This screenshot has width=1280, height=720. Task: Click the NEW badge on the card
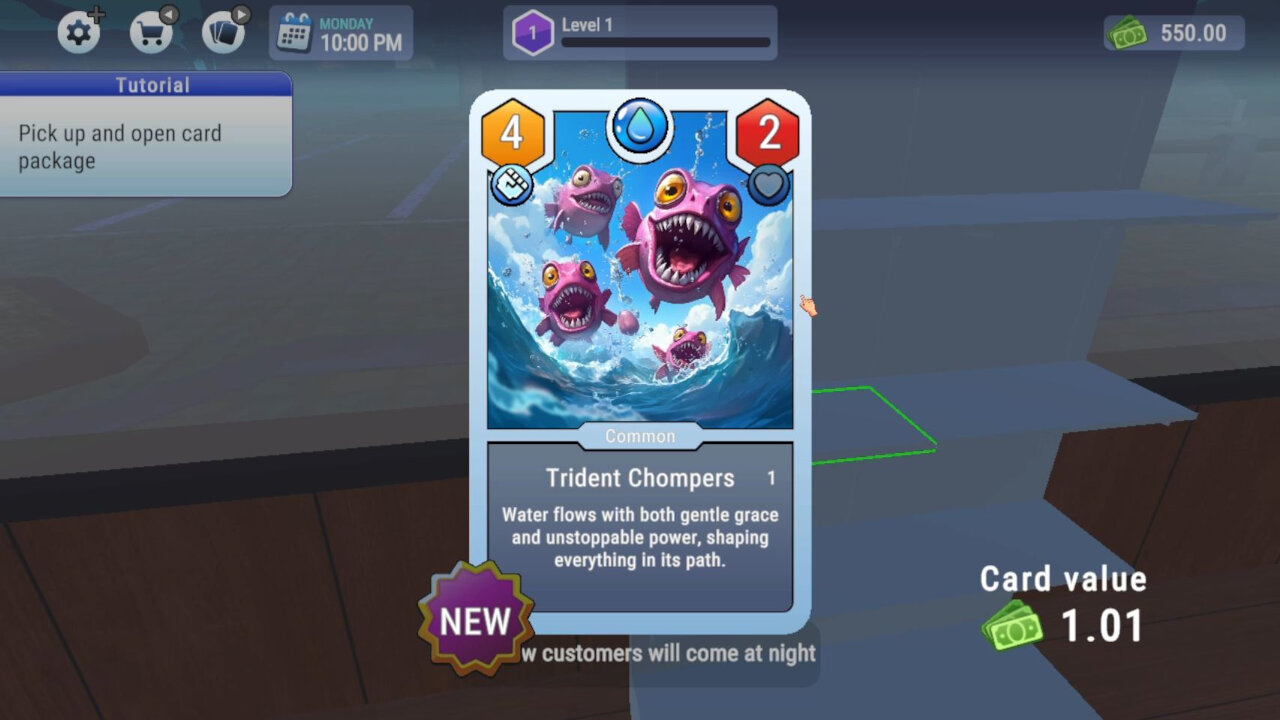coord(474,620)
